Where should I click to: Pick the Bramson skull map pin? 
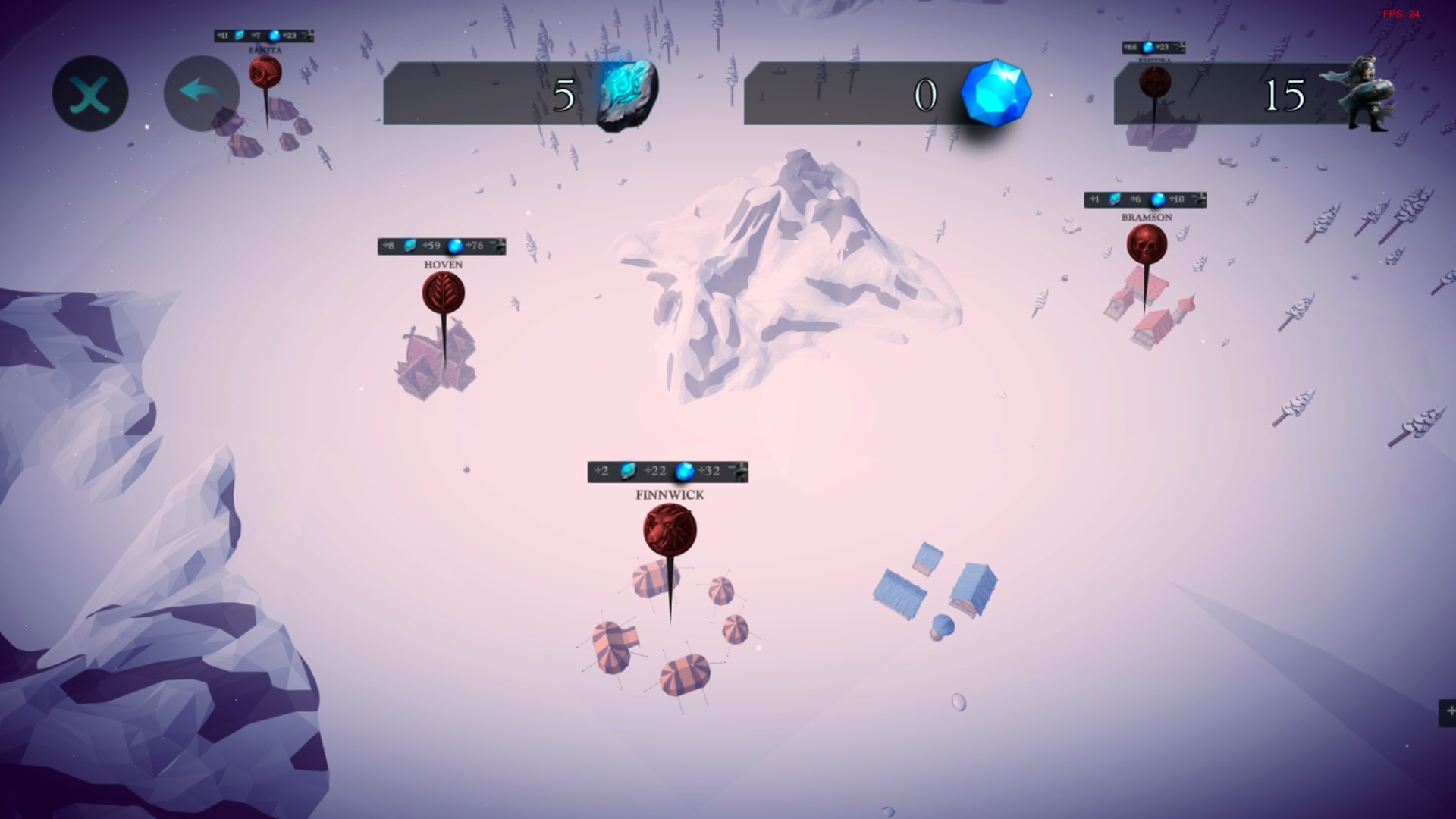pos(1146,245)
